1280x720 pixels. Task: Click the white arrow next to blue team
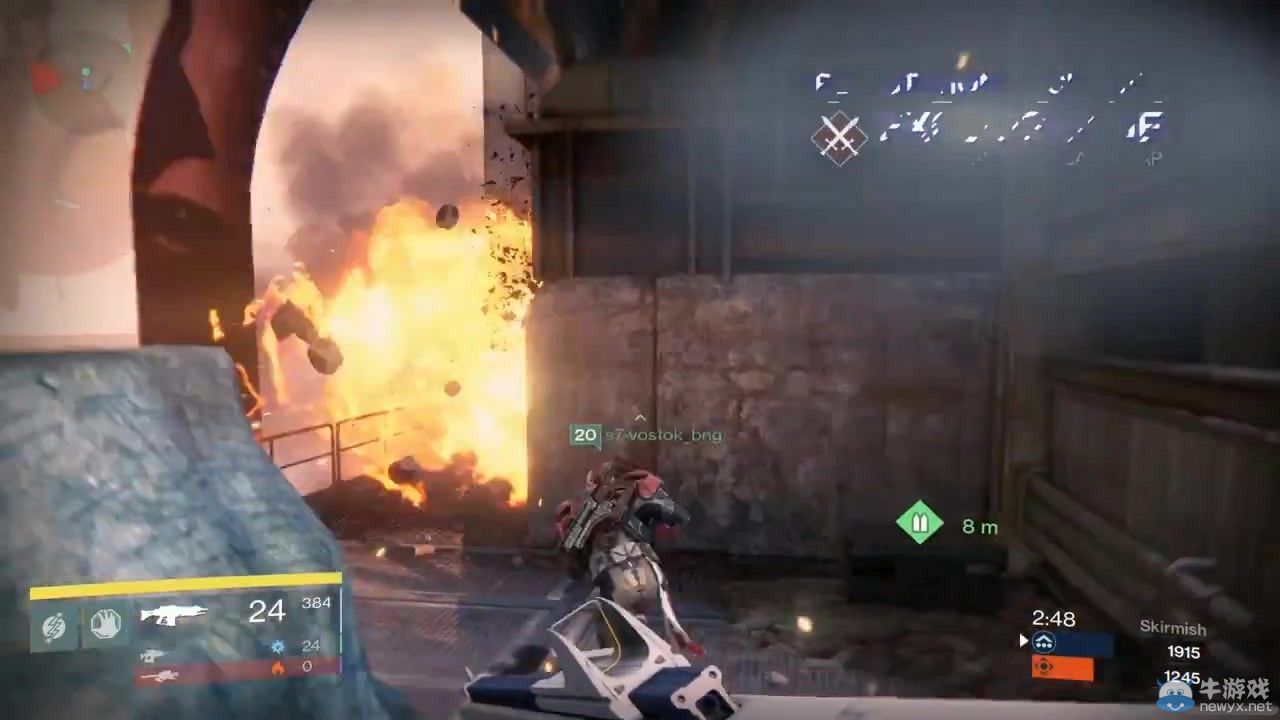[x=1023, y=640]
